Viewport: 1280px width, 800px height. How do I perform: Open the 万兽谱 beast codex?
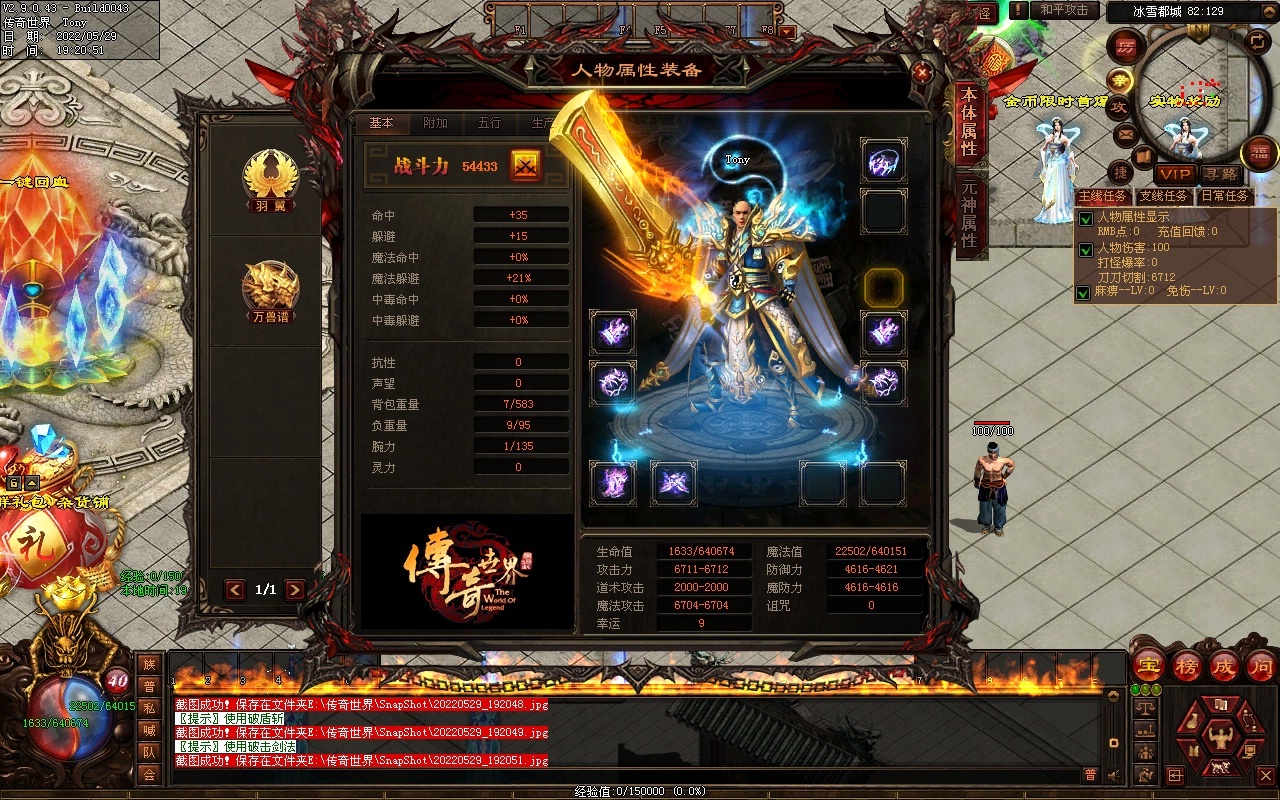pos(271,292)
